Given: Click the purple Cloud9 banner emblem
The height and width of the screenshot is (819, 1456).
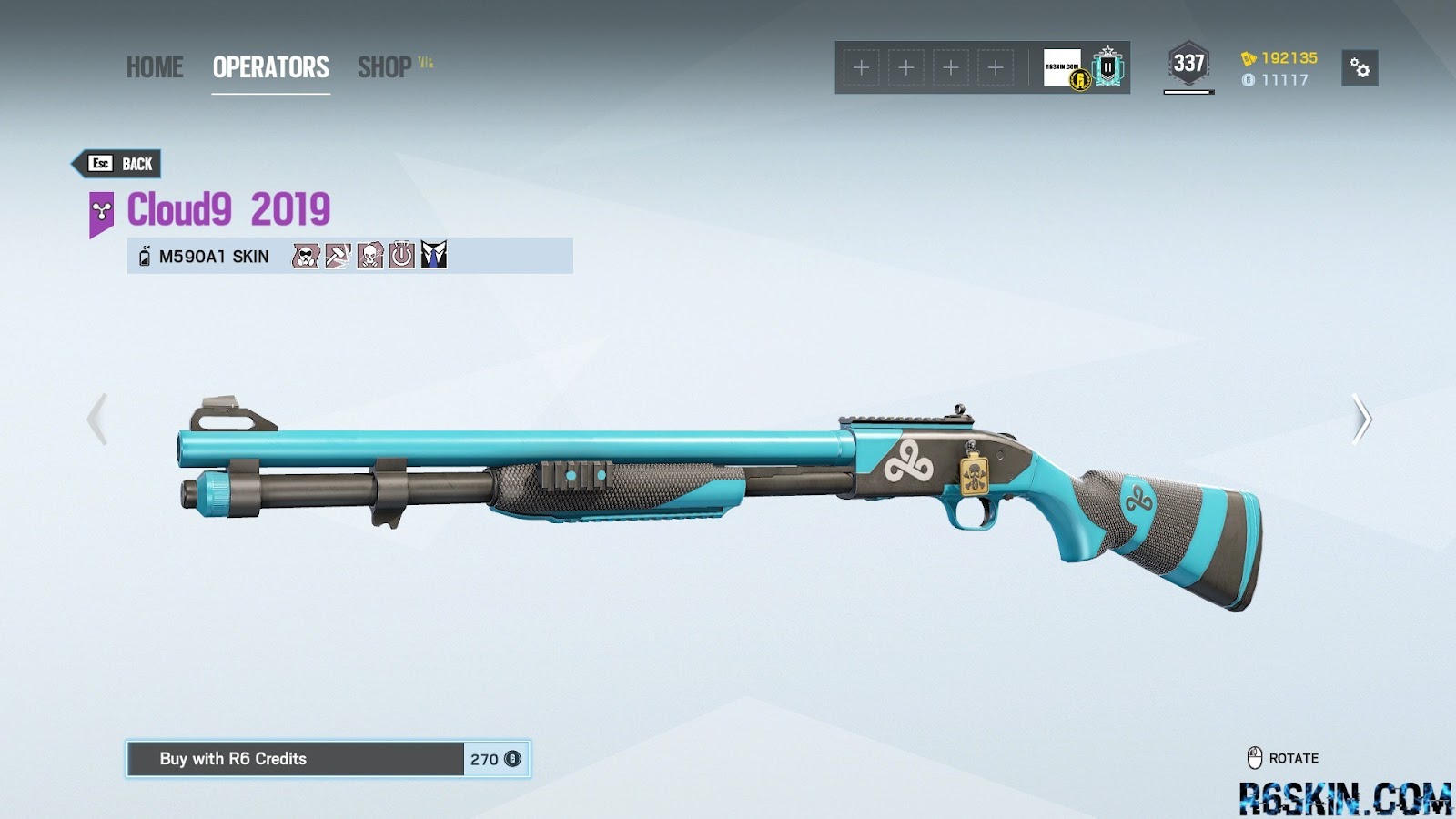Looking at the screenshot, I should (100, 211).
